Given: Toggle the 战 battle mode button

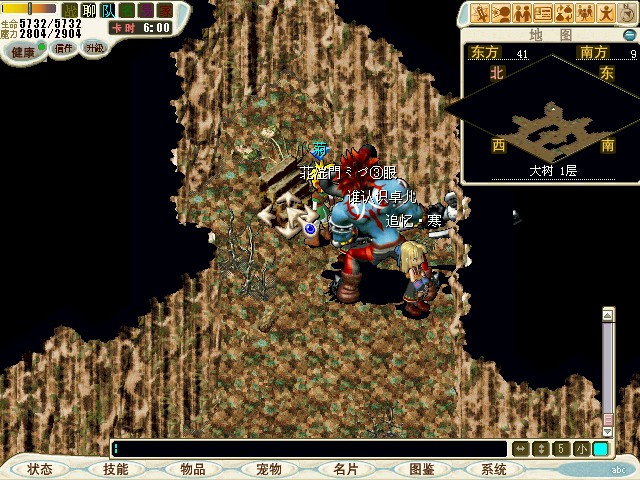Looking at the screenshot, I should click(70, 10).
